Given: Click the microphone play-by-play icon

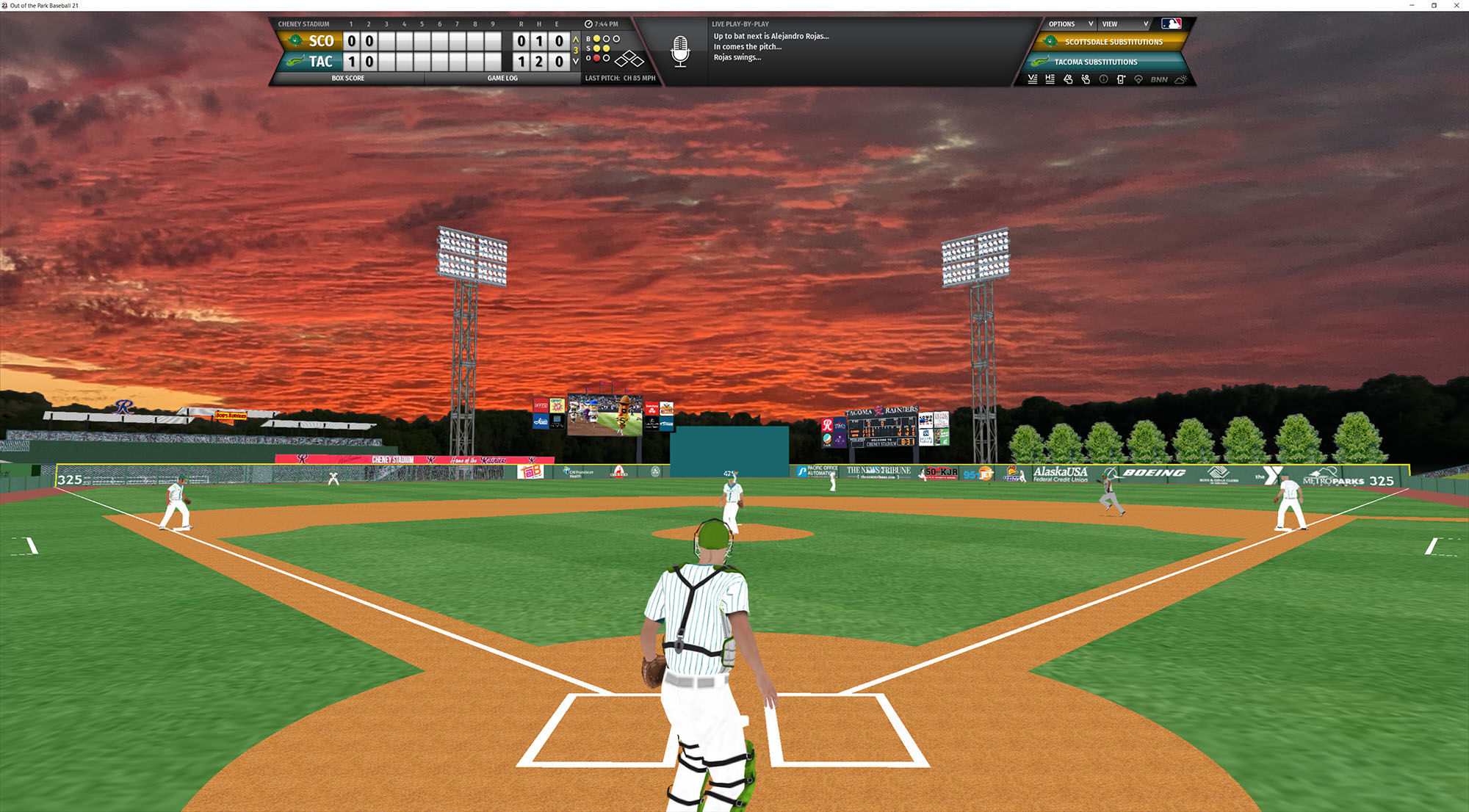Looking at the screenshot, I should coord(680,51).
